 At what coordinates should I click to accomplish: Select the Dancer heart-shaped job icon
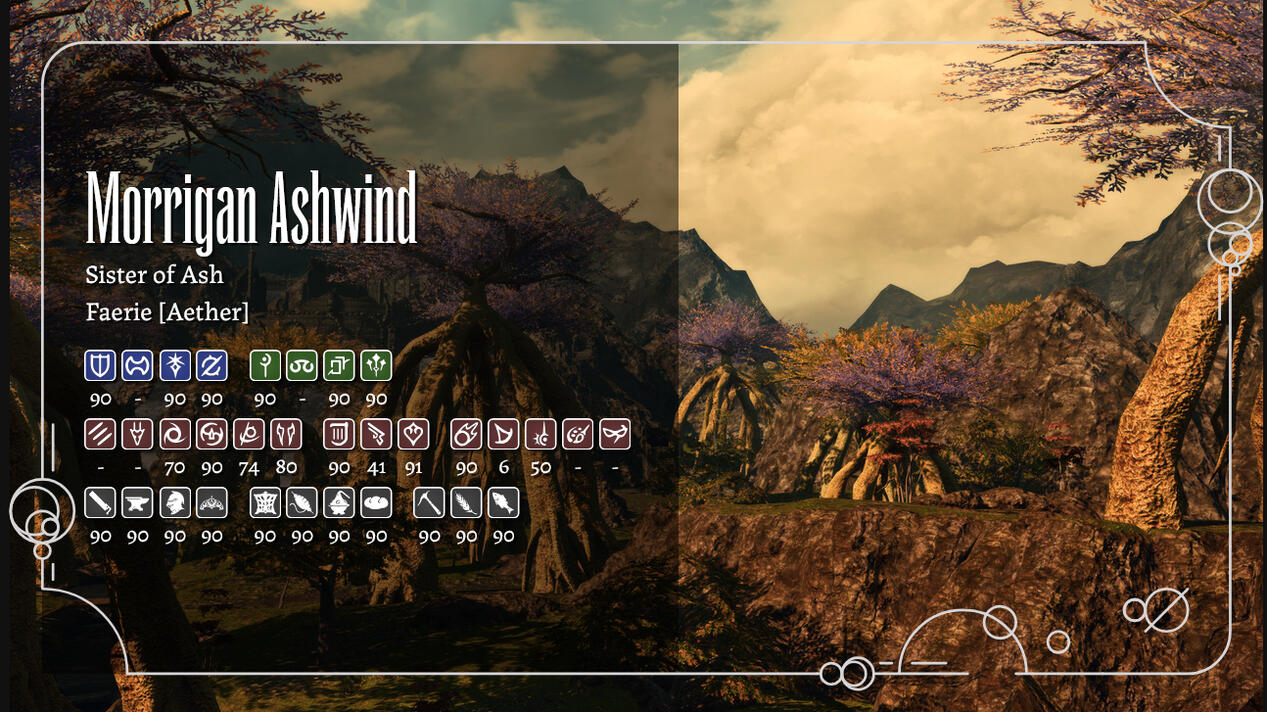click(413, 433)
